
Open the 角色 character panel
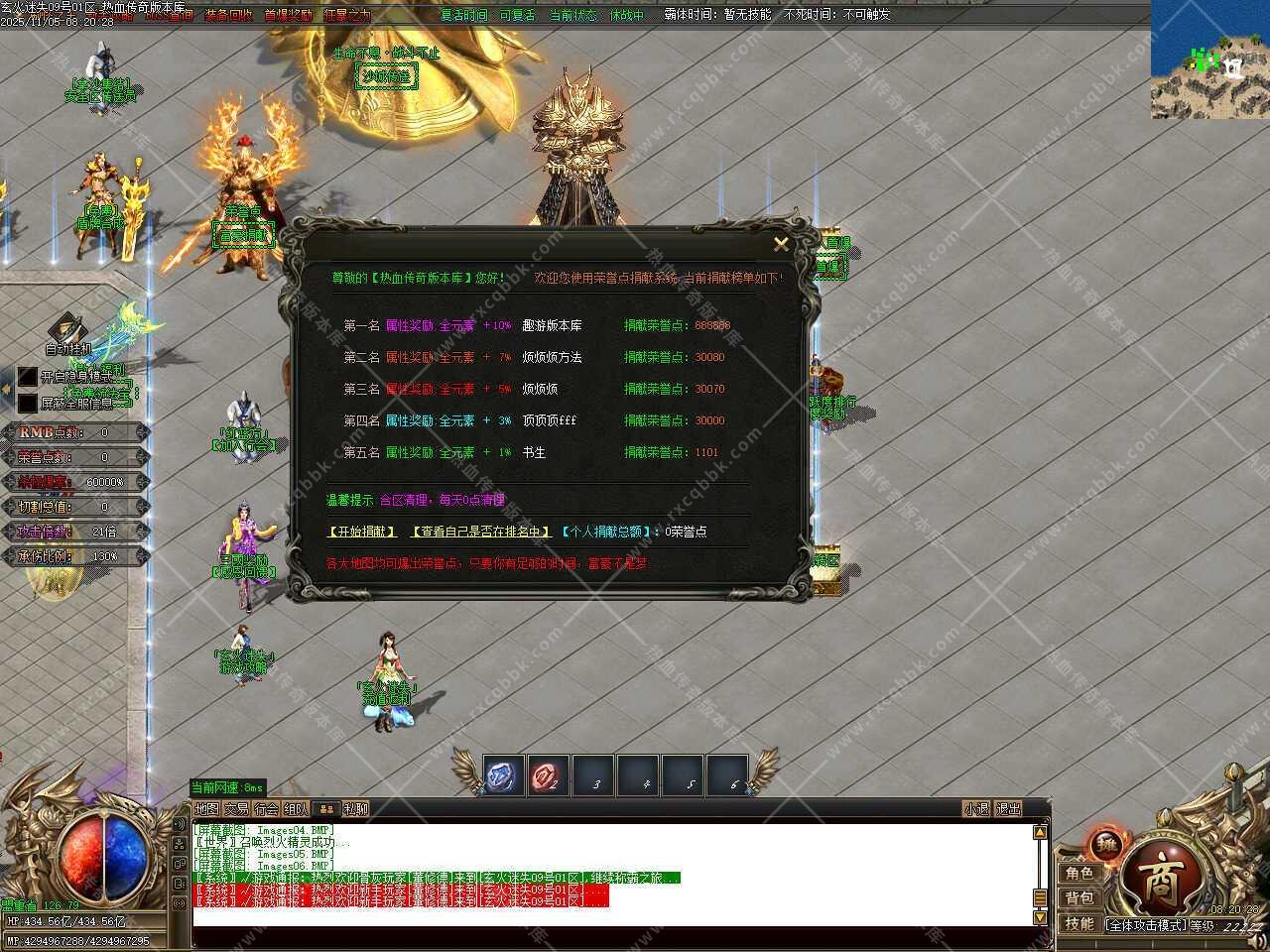pyautogui.click(x=1079, y=874)
